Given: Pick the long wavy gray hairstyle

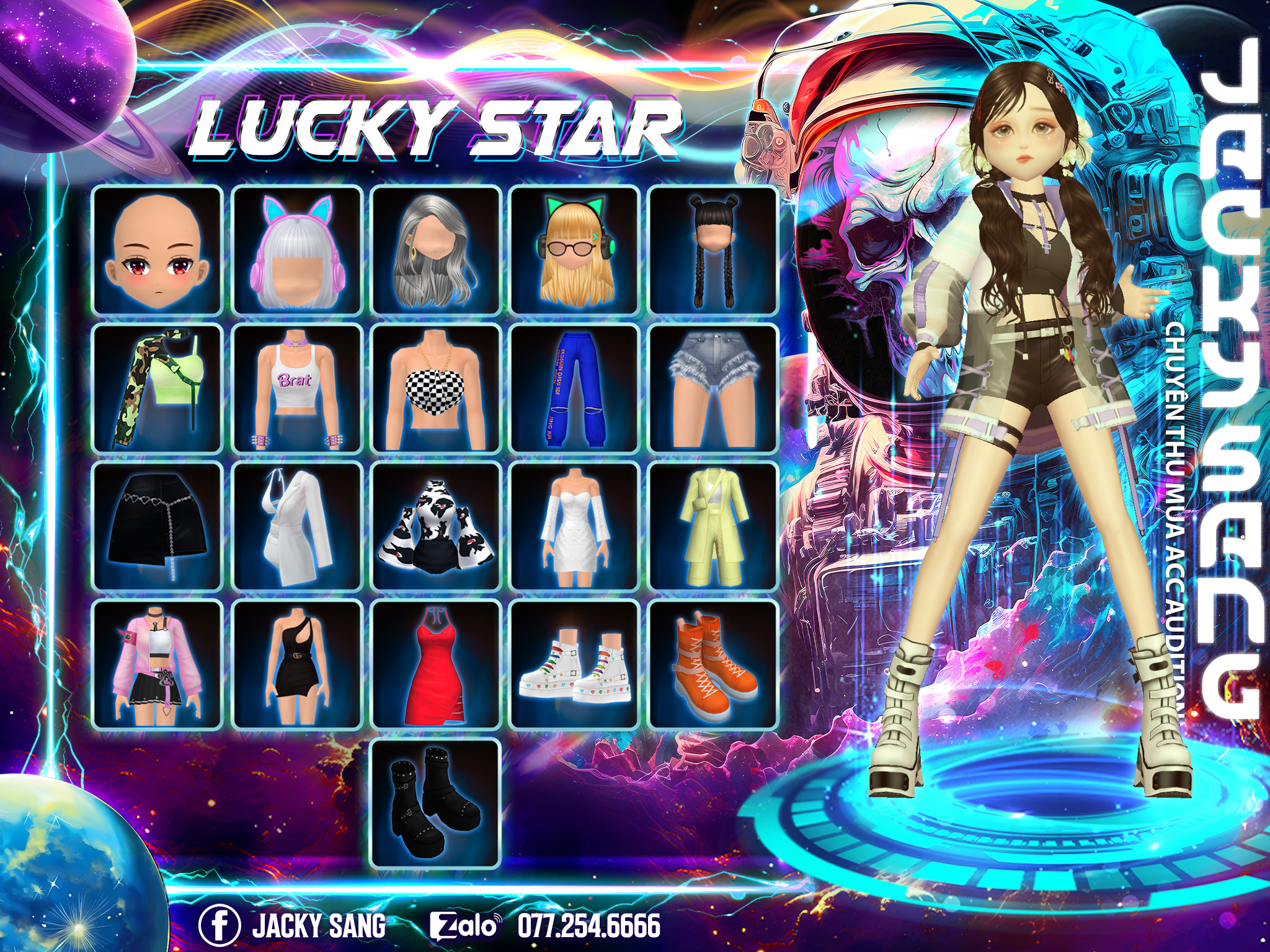Looking at the screenshot, I should click(435, 250).
